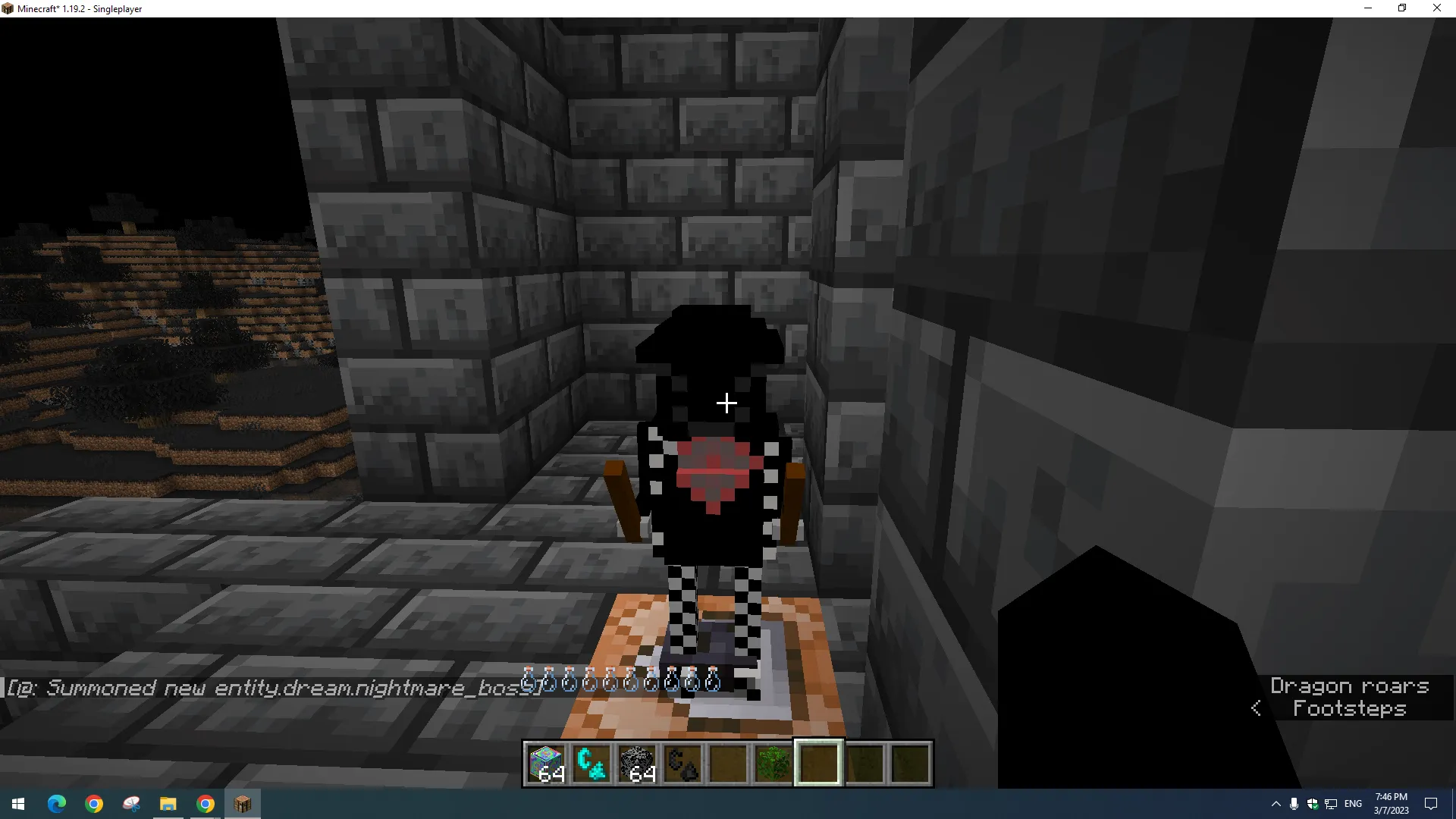Select the highlighted empty hotbar slot
This screenshot has height=819, width=1456.
(x=818, y=764)
